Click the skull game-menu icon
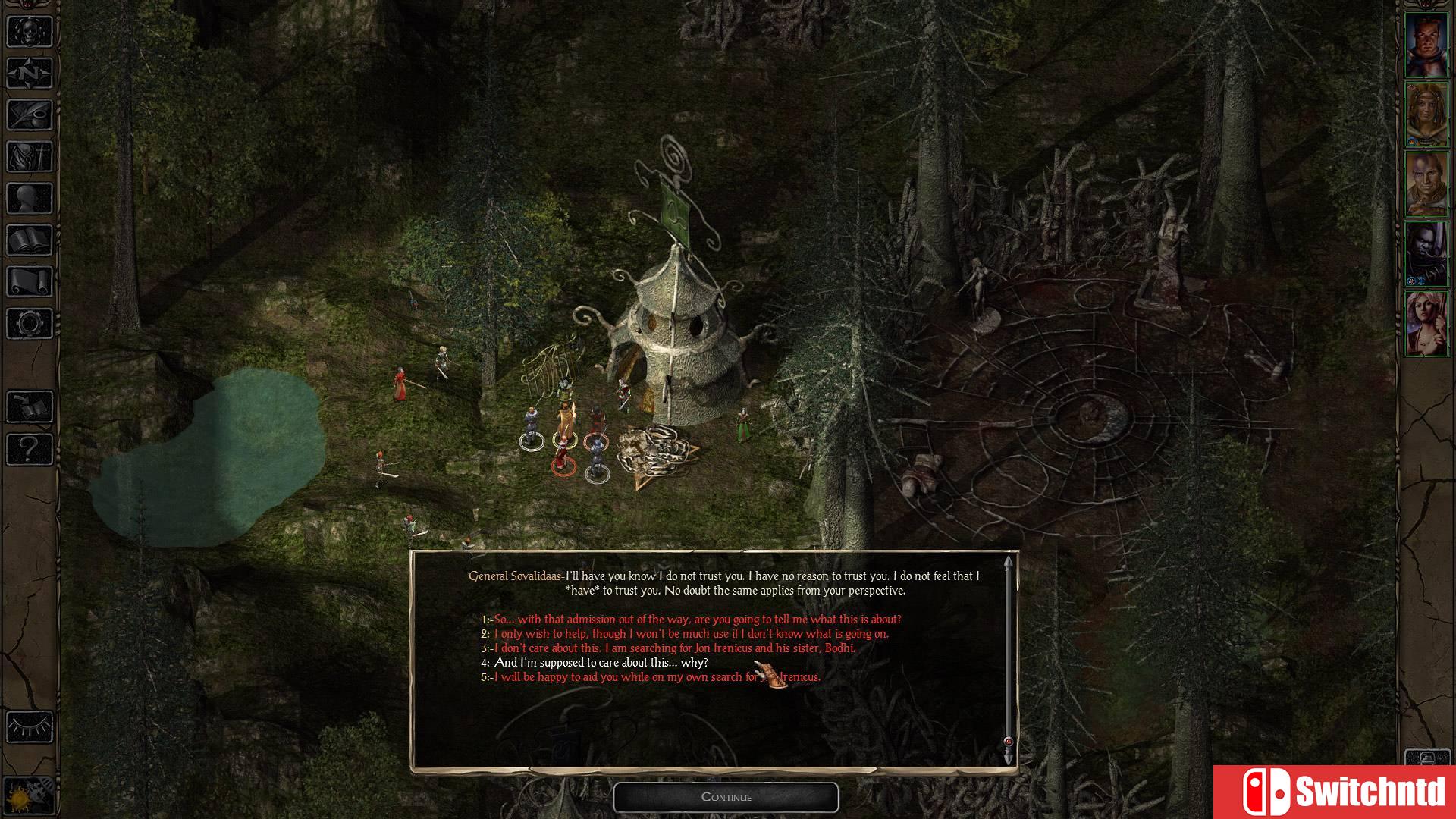This screenshot has width=1456, height=819. (x=29, y=32)
